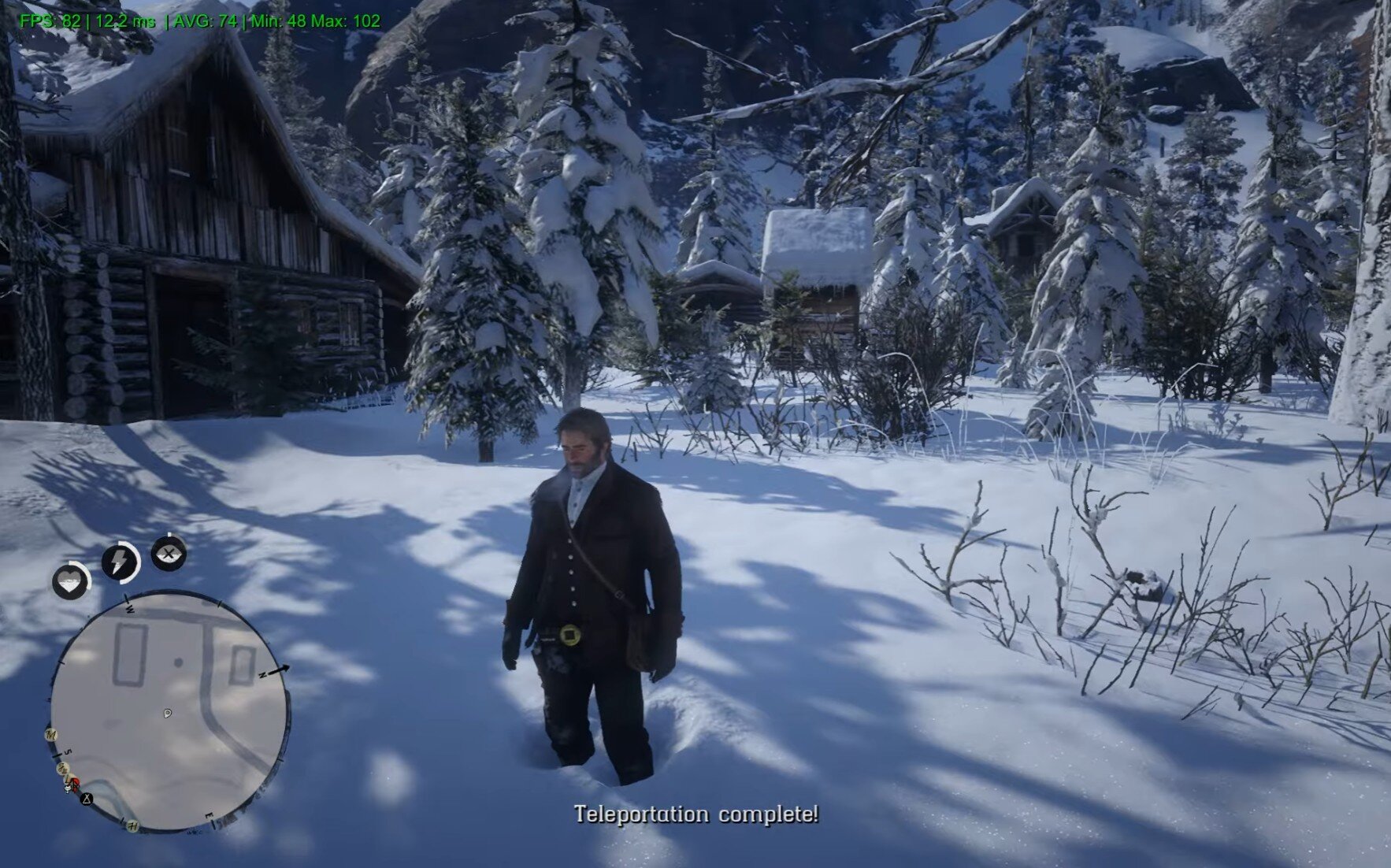Viewport: 1391px width, 868px height.
Task: Select the player position marker on minimap
Action: (x=168, y=714)
